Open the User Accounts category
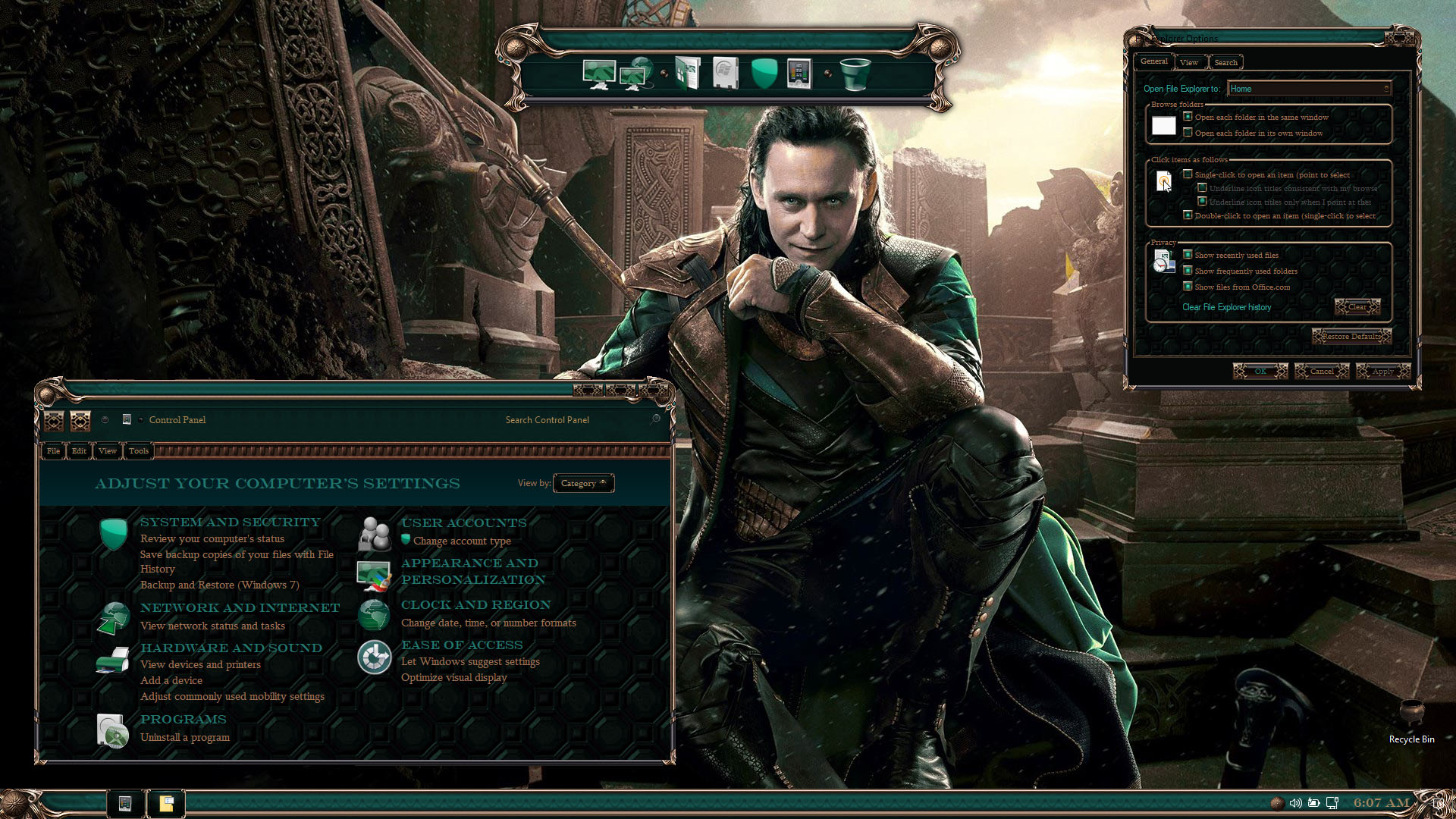1456x819 pixels. pos(463,522)
